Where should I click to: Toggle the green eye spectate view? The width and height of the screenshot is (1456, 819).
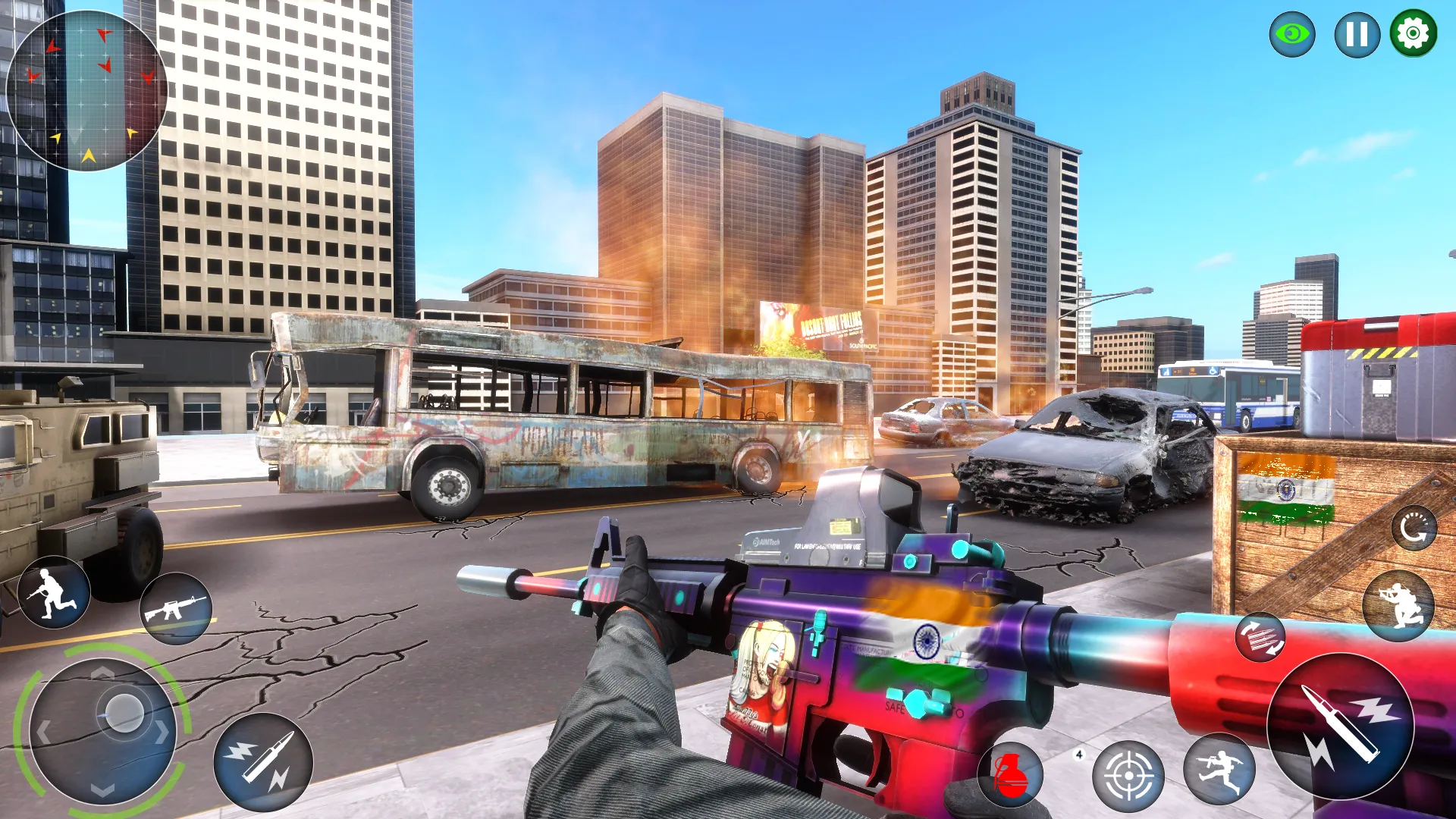click(1291, 33)
